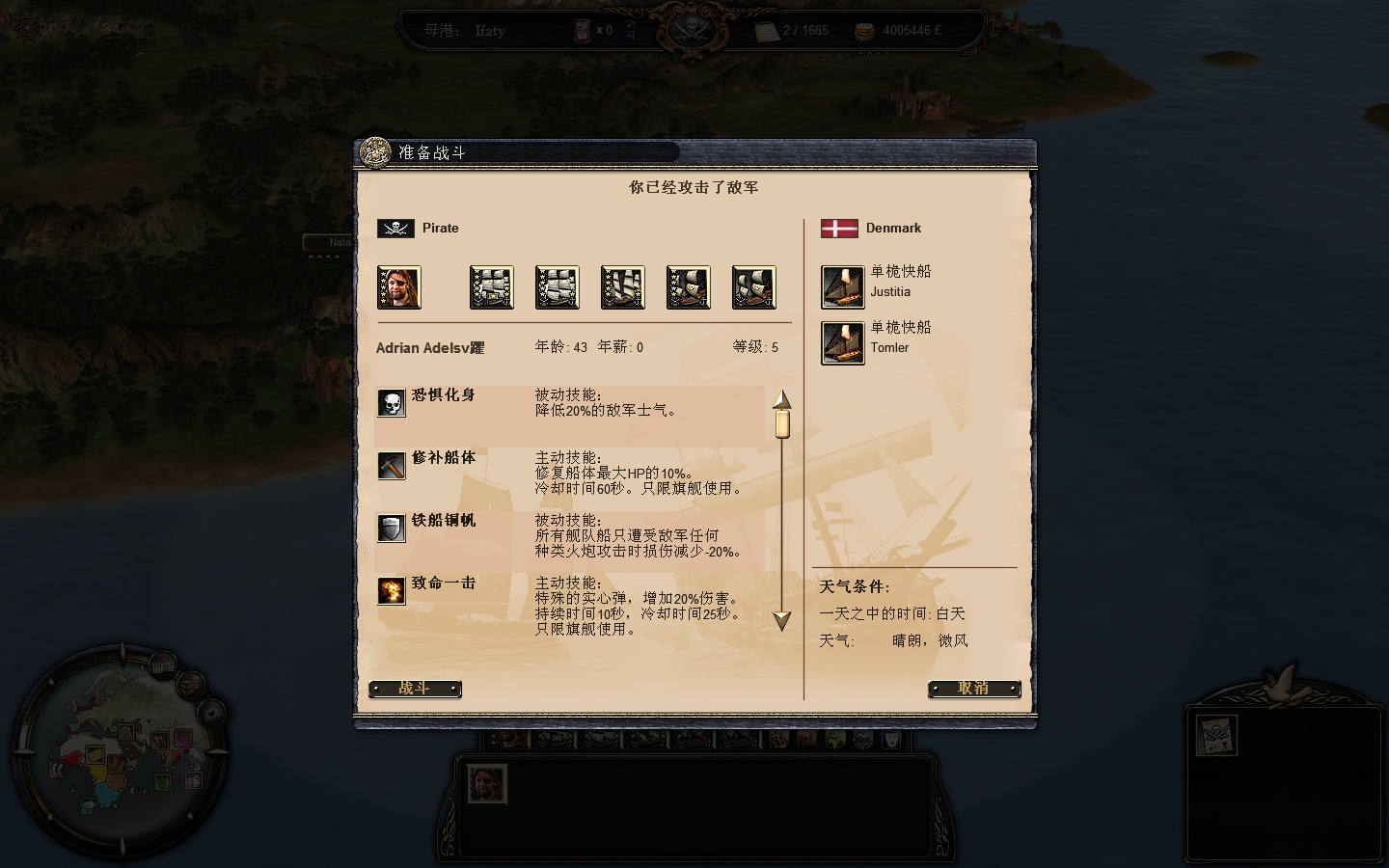Click the hourglass icon in the top bar
1389x868 pixels.
pos(583,30)
